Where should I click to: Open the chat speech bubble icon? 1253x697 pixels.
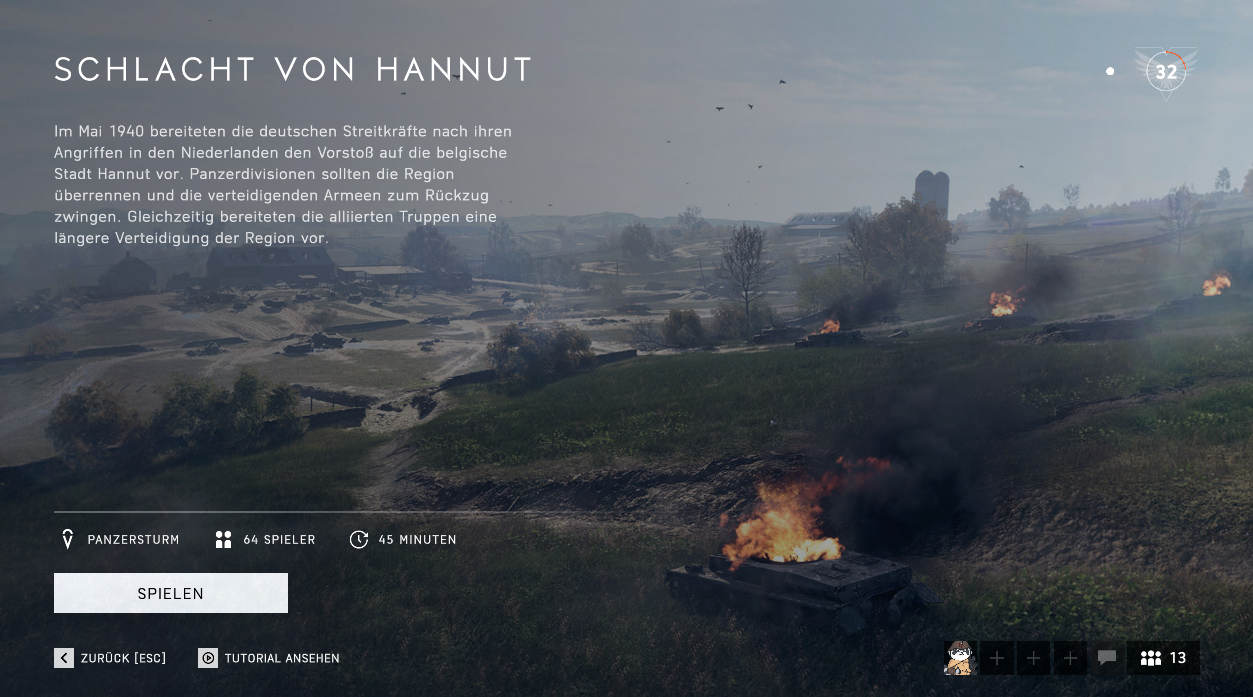[x=1107, y=658]
